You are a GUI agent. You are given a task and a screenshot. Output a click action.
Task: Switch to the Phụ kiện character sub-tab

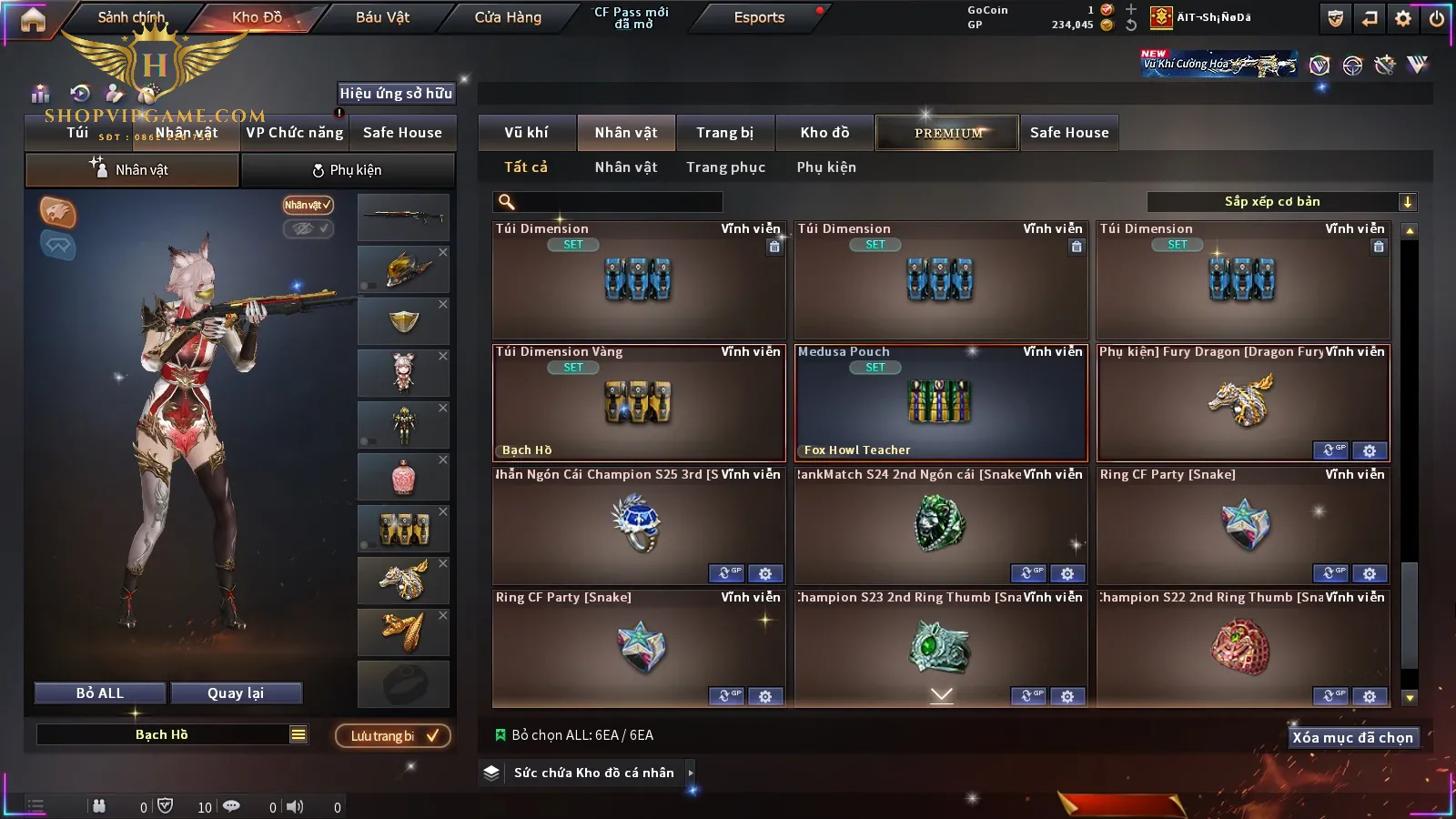(x=347, y=170)
